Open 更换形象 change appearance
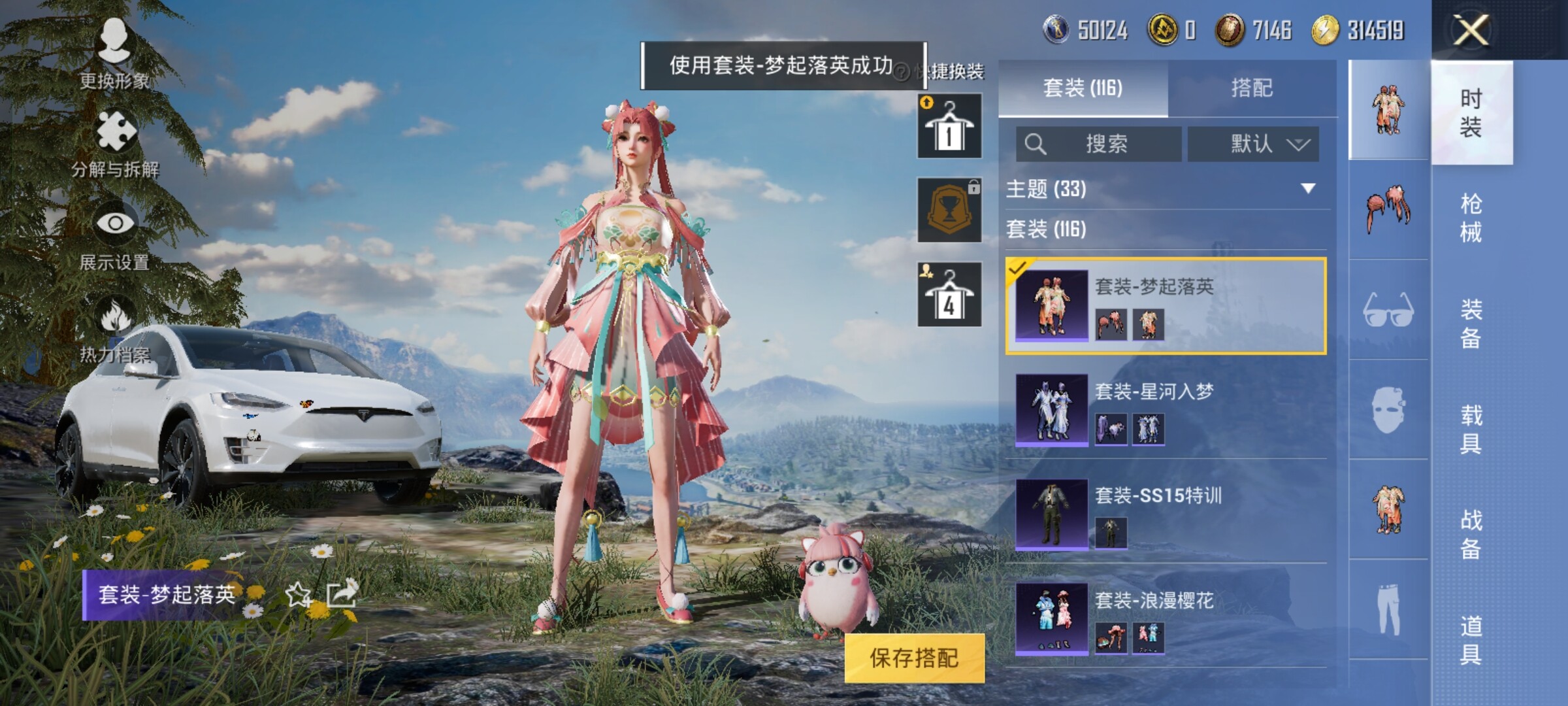The width and height of the screenshot is (1568, 706). (114, 52)
